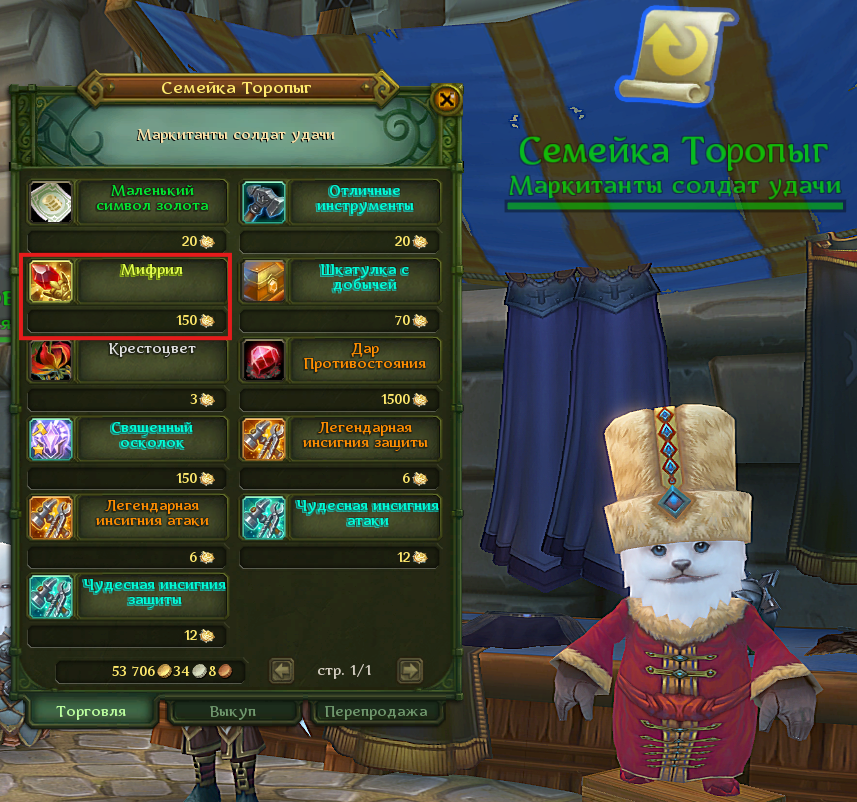Go to the previous shop page arrow

283,670
